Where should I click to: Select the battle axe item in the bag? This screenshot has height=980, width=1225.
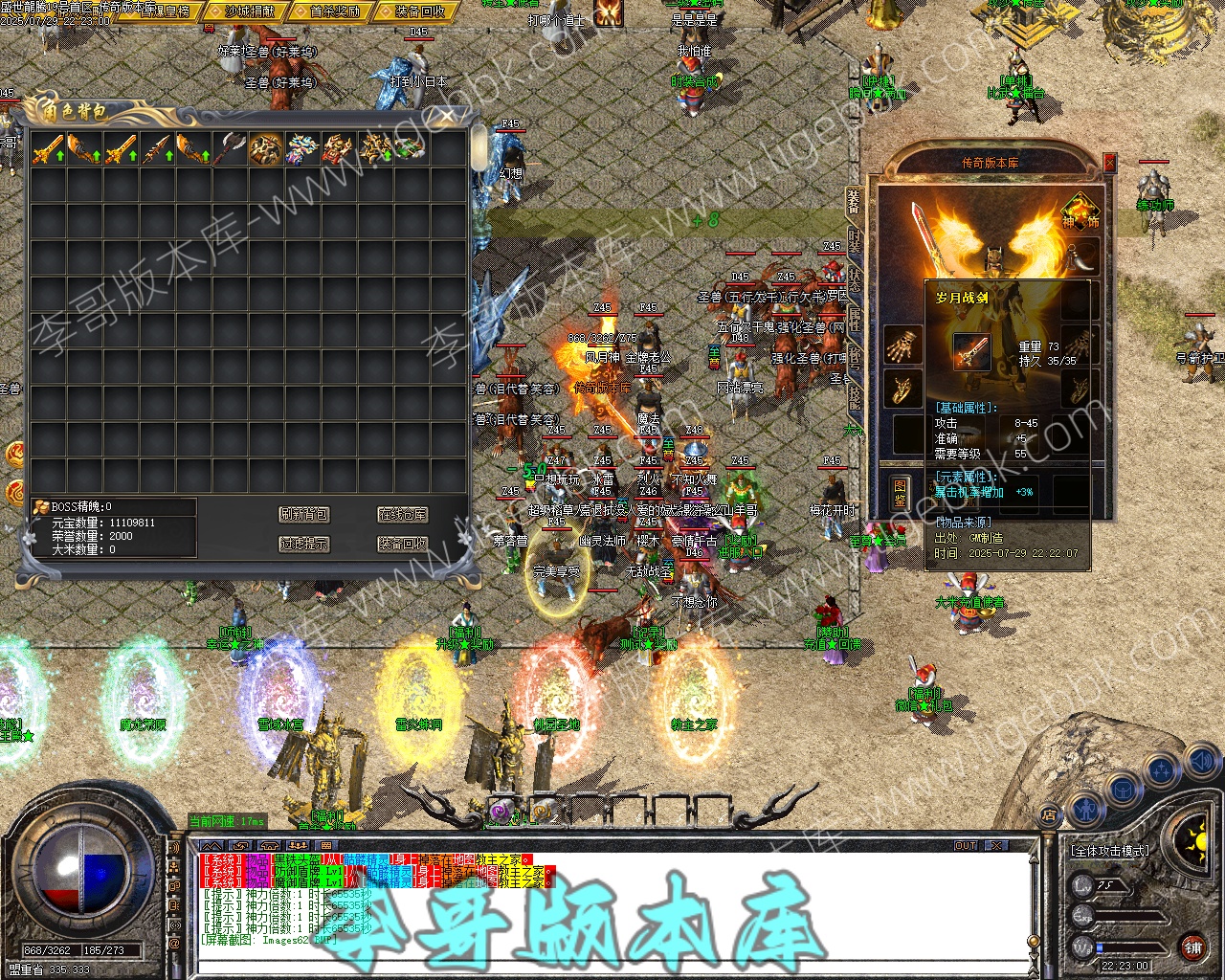[x=229, y=149]
